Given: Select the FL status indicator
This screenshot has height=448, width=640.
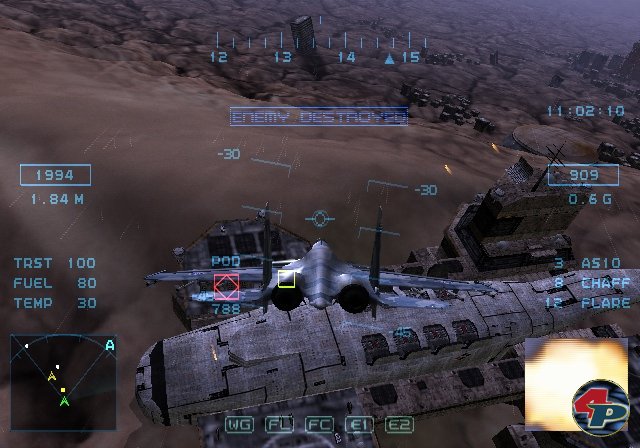Looking at the screenshot, I should click(279, 424).
